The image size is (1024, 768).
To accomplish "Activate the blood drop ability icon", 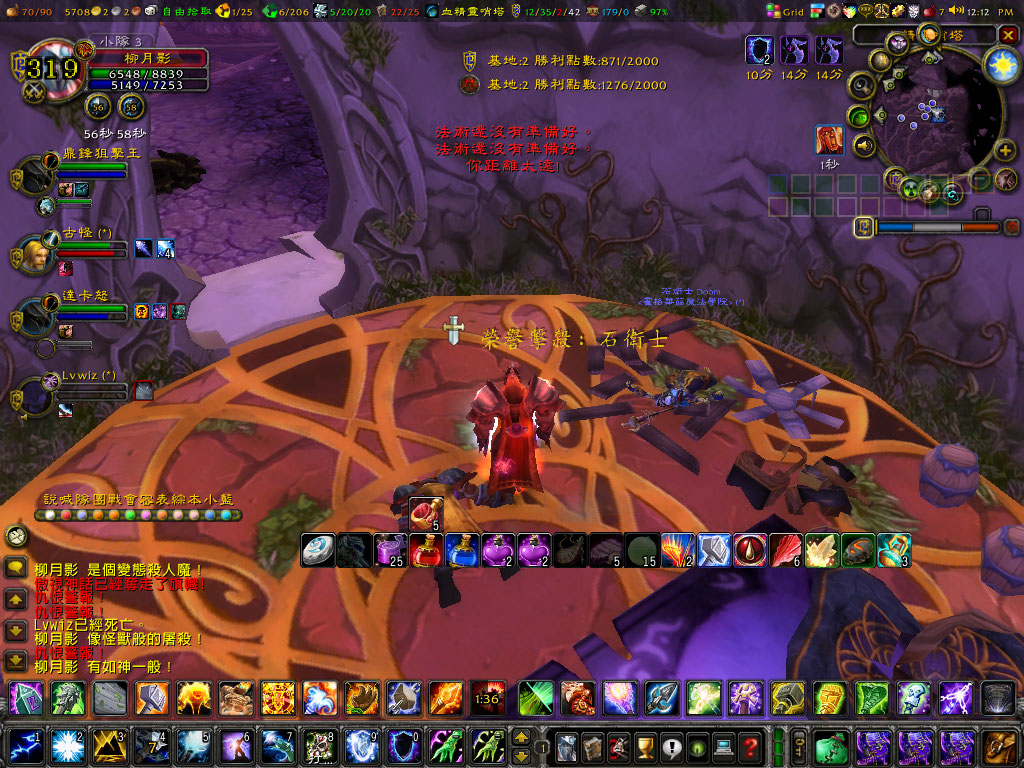I will 750,550.
